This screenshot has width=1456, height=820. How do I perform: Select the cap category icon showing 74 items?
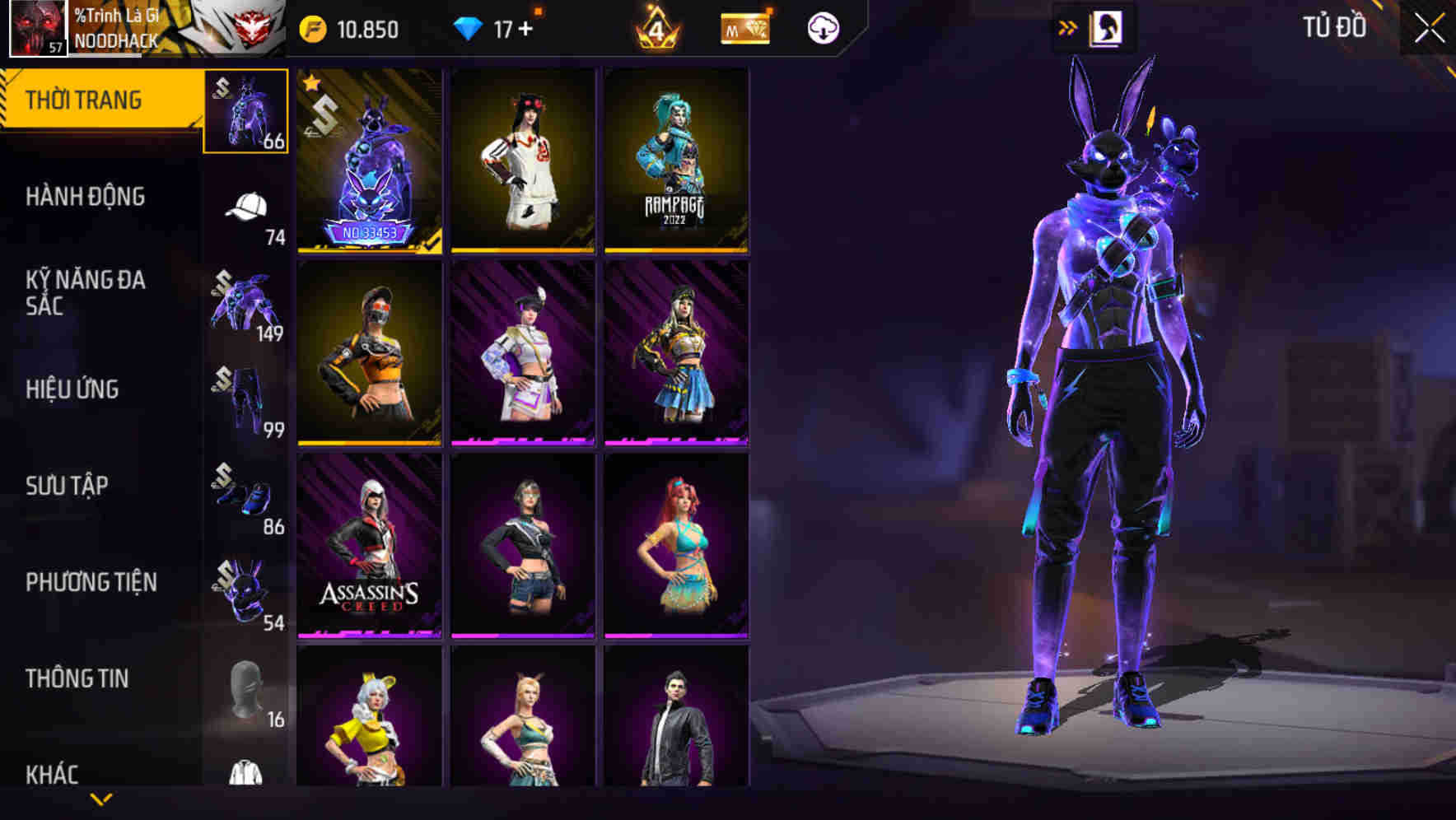point(245,204)
